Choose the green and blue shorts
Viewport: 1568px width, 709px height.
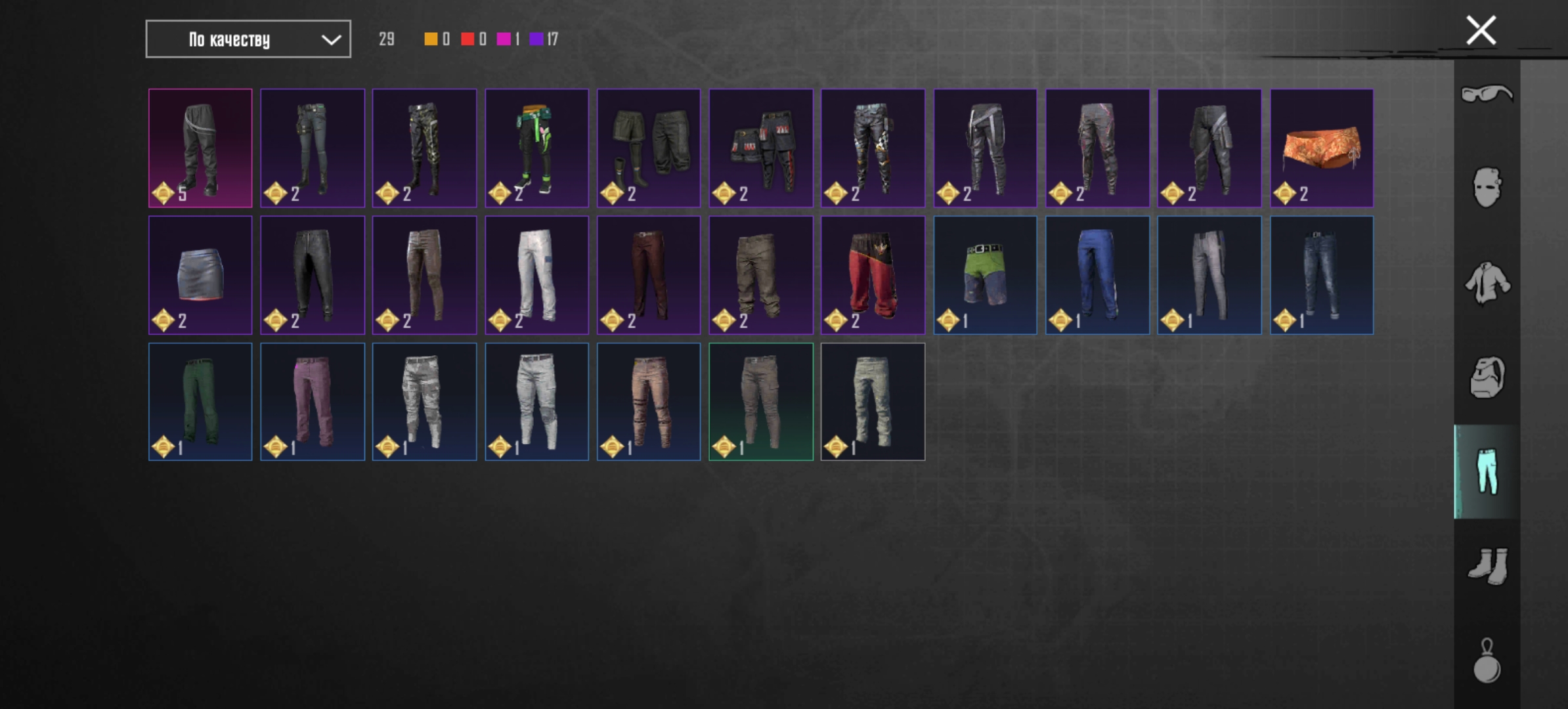tap(985, 275)
